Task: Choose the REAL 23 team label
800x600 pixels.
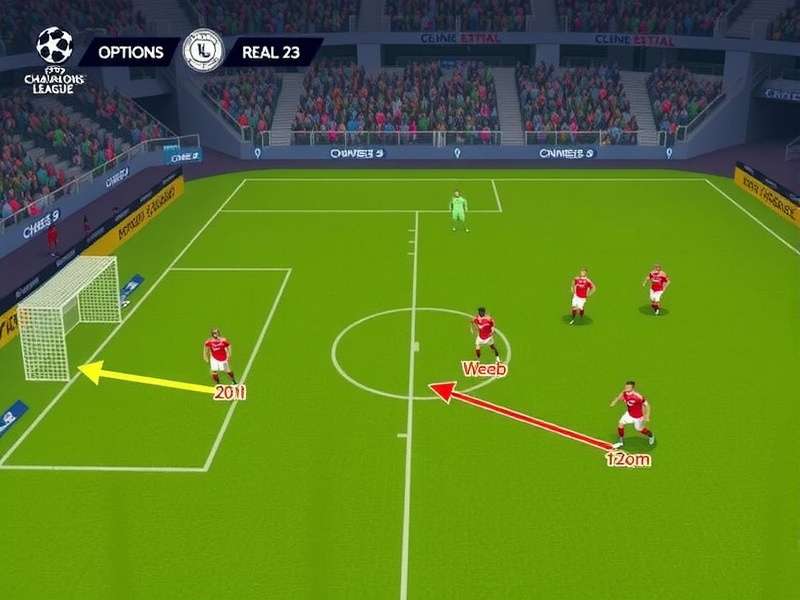Action: [x=270, y=53]
